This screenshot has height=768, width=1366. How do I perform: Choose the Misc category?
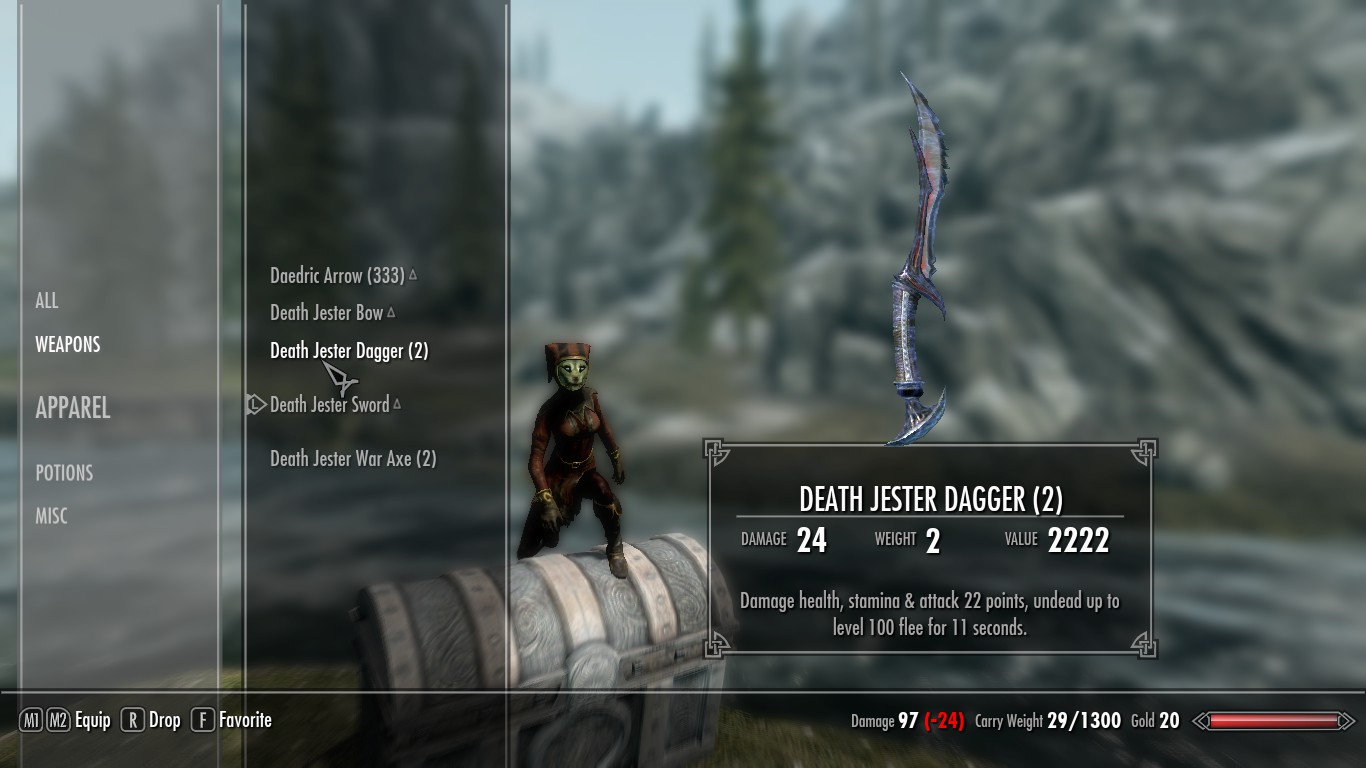[52, 516]
